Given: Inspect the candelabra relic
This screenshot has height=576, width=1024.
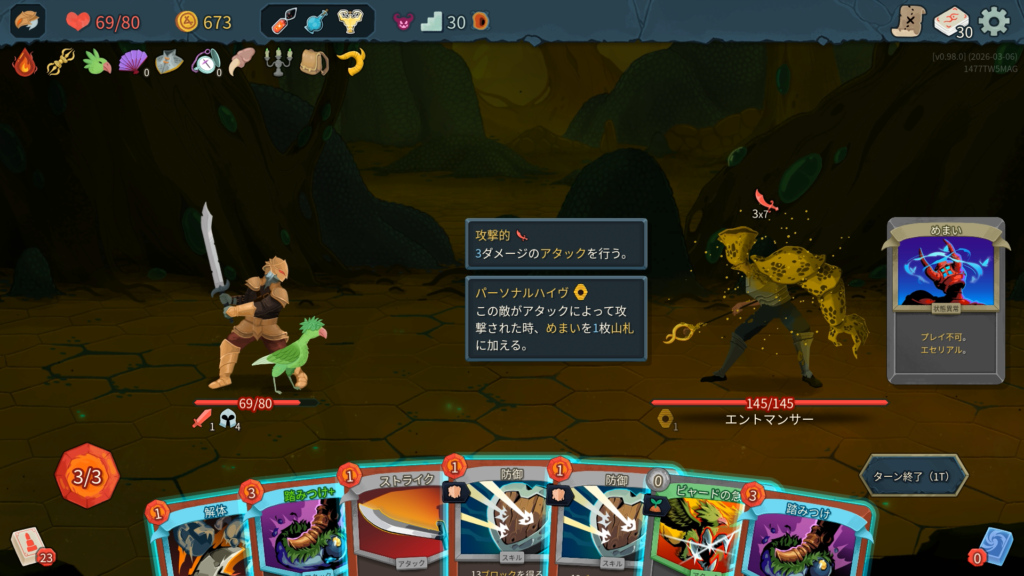Looking at the screenshot, I should (277, 63).
